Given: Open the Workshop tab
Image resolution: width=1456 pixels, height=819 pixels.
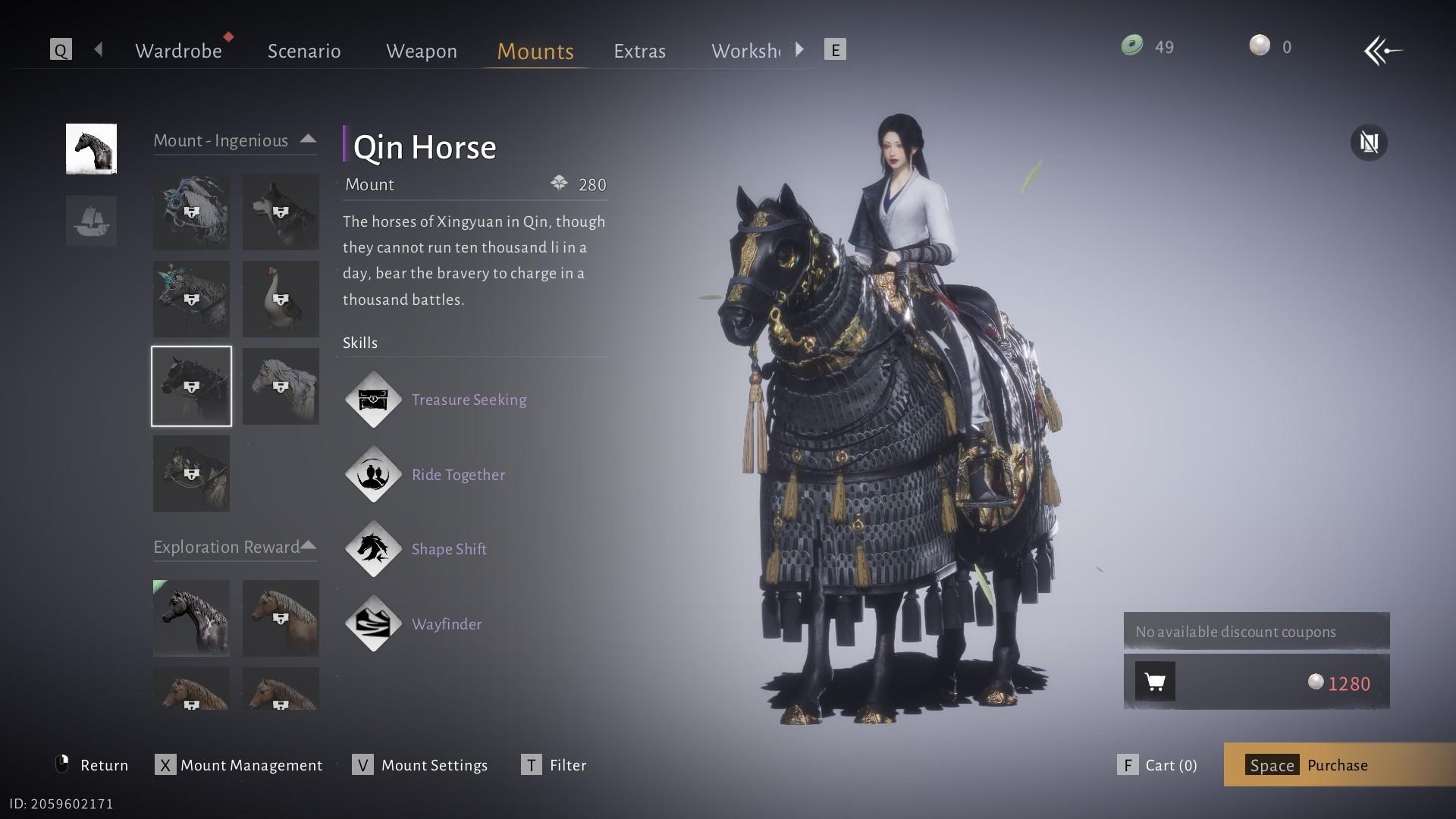Looking at the screenshot, I should [x=745, y=51].
